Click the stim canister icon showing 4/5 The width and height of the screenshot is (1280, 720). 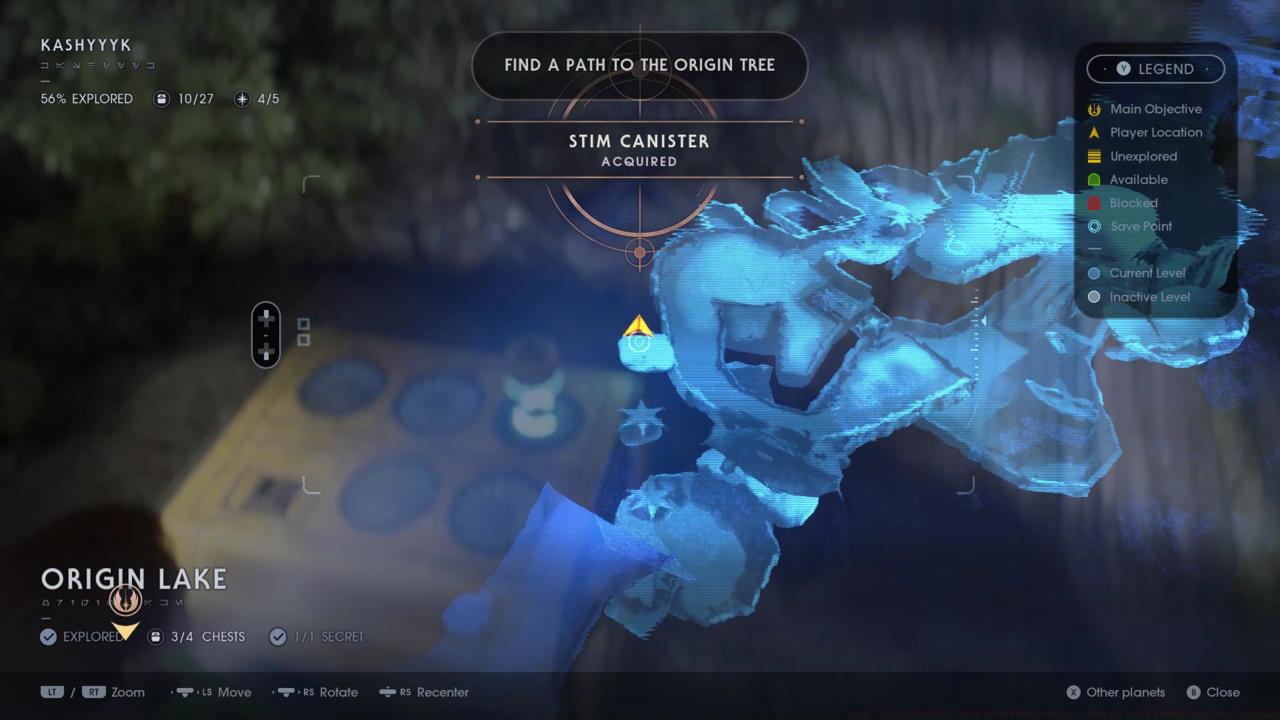241,98
